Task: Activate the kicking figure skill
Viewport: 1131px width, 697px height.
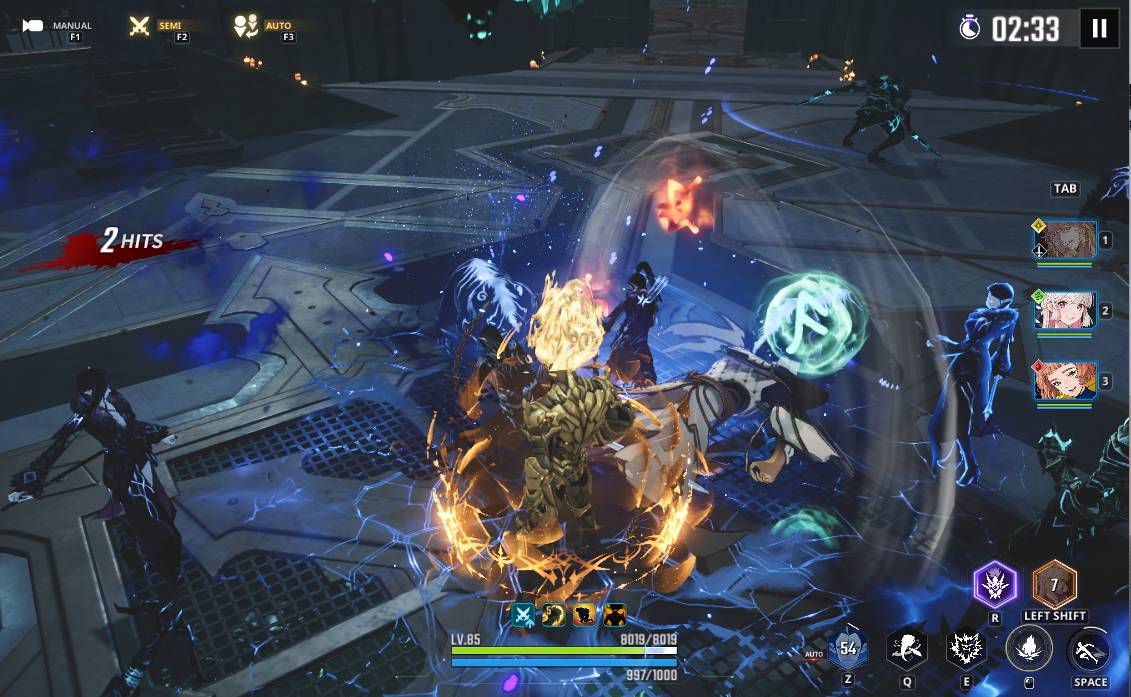Action: 907,648
